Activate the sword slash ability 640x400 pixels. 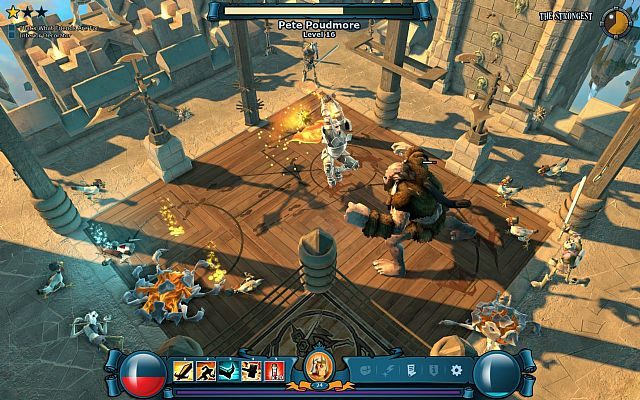coord(184,371)
